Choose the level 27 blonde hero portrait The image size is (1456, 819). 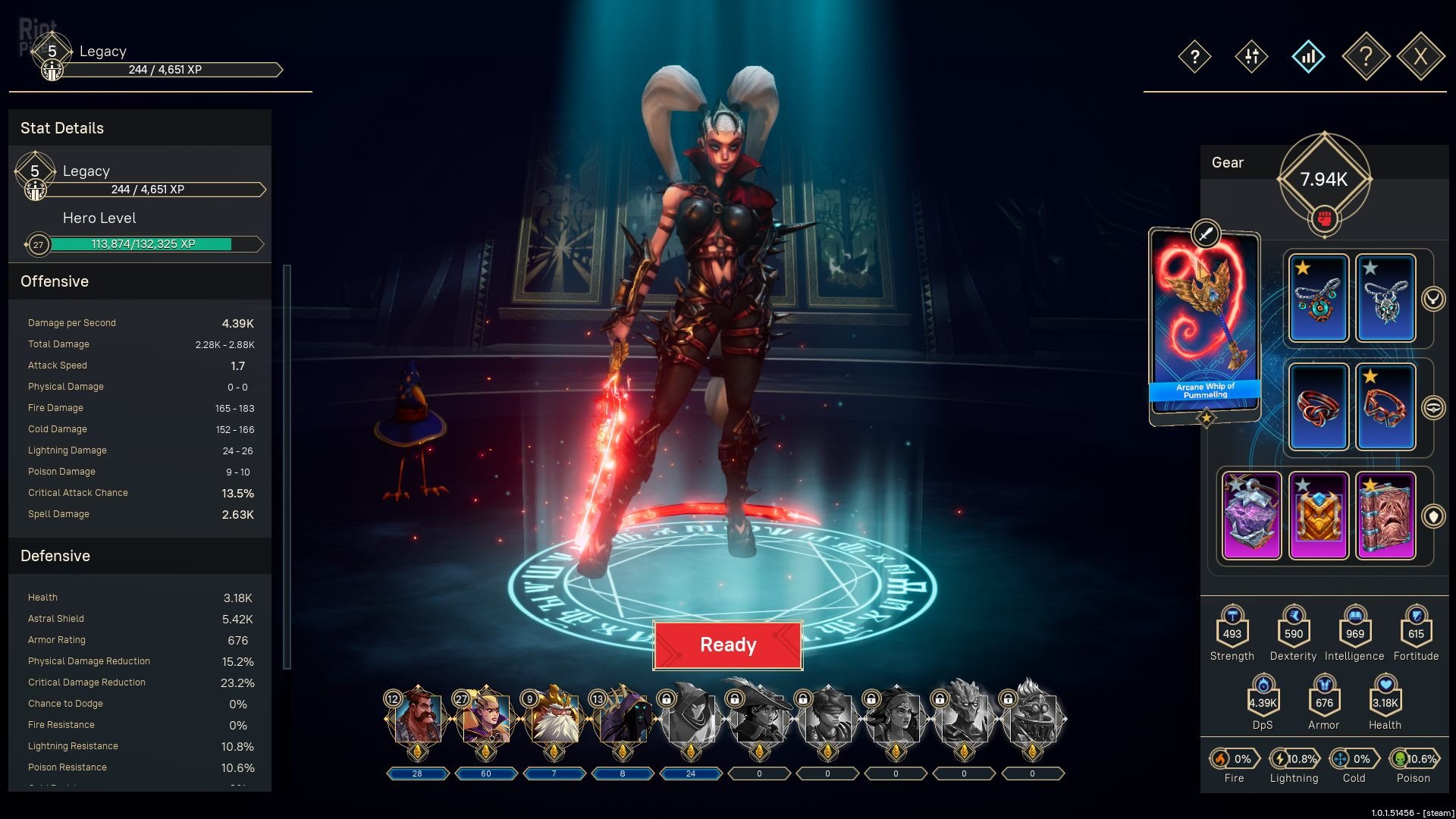485,717
